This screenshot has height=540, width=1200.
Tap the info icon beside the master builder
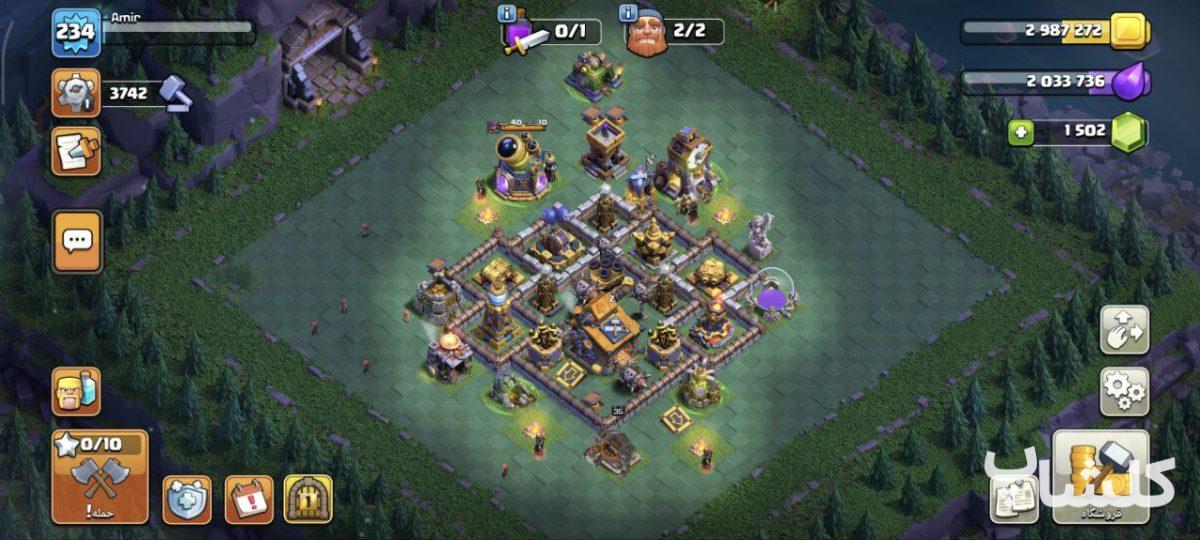click(628, 13)
